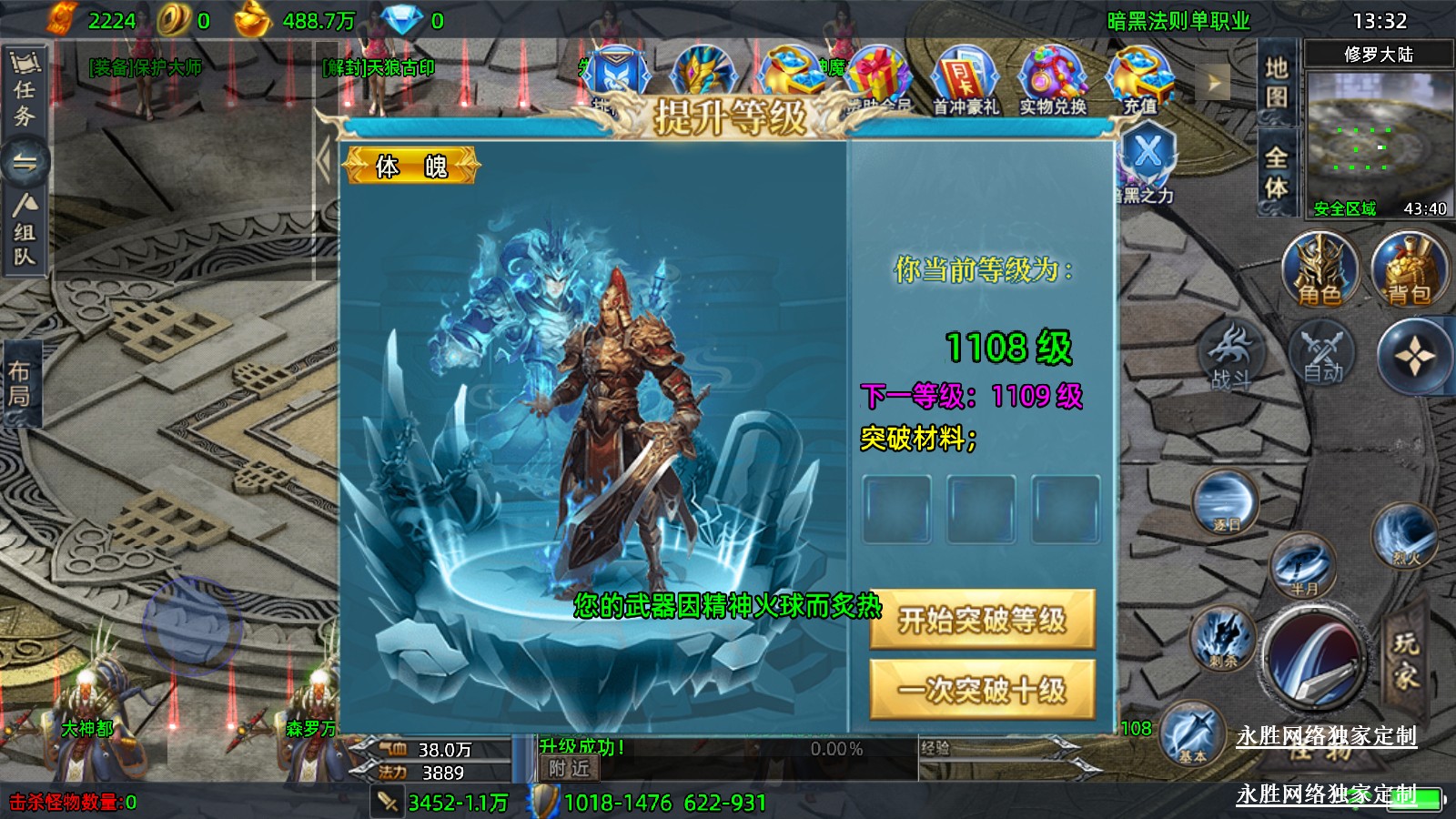This screenshot has width=1456, height=819.
Task: Toggle 自动 auto-battle
Action: point(1322,356)
